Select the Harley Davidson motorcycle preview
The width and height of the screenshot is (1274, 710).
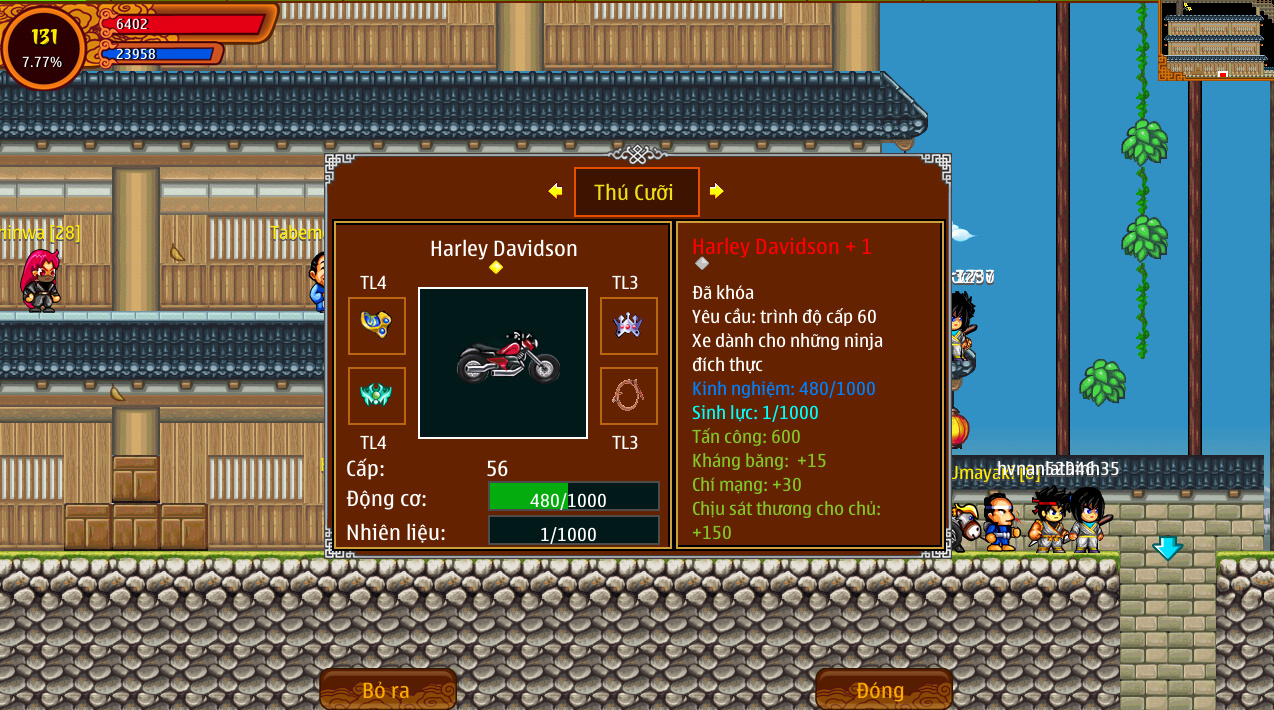click(x=503, y=363)
